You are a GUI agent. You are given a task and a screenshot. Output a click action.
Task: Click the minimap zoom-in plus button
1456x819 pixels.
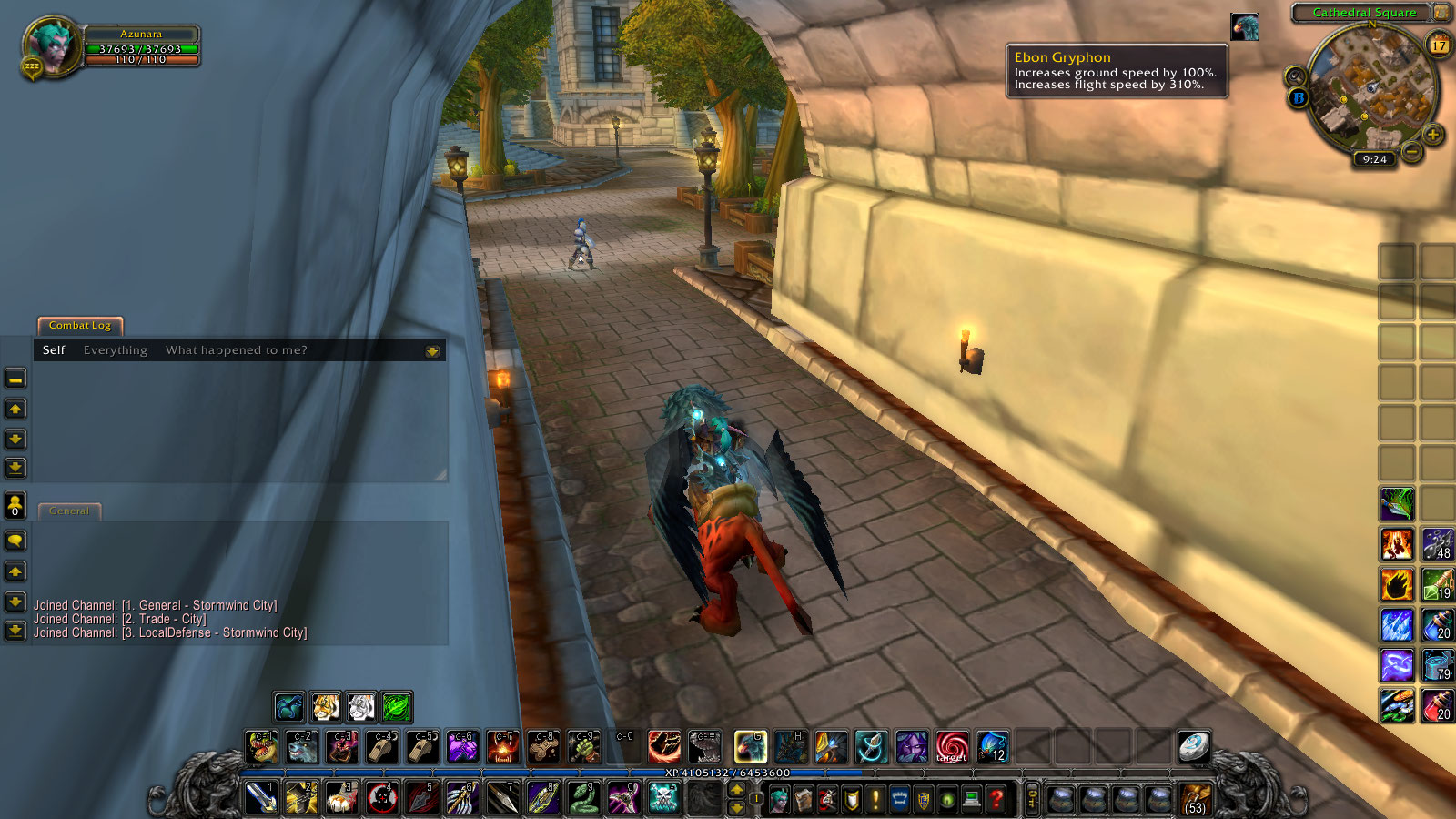pyautogui.click(x=1432, y=136)
